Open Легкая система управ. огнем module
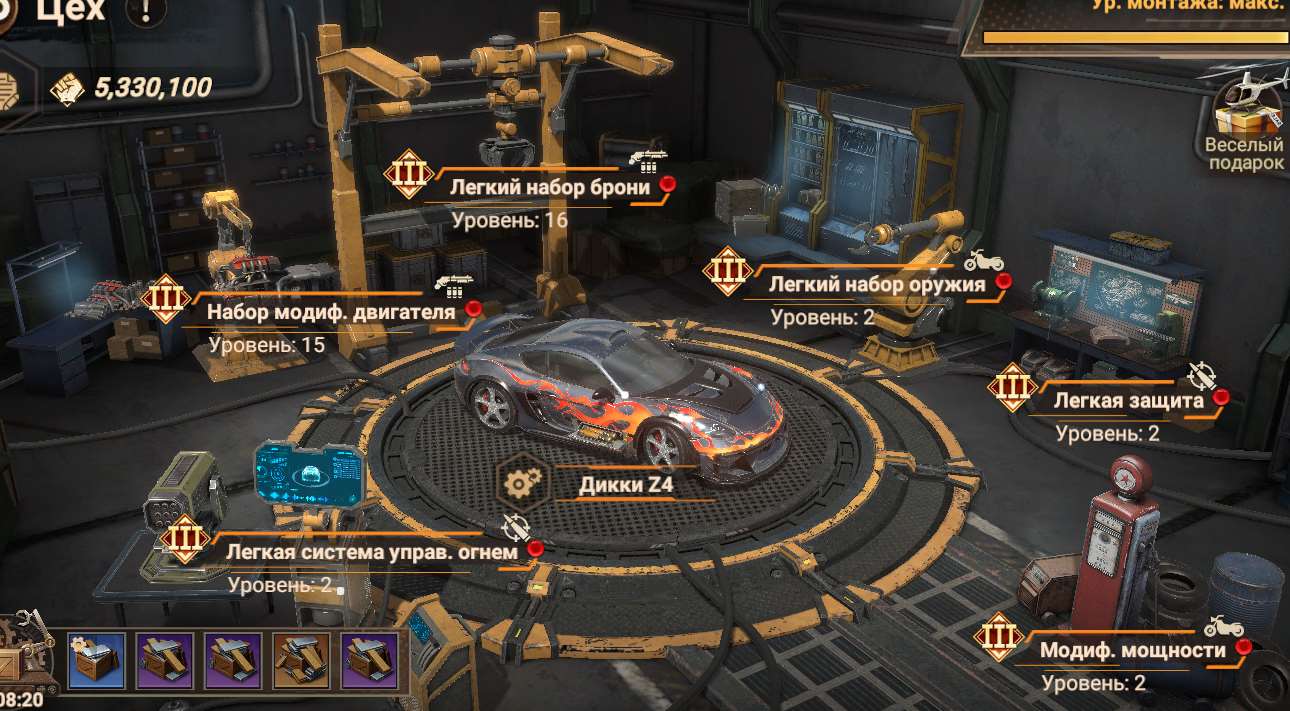 pos(371,552)
